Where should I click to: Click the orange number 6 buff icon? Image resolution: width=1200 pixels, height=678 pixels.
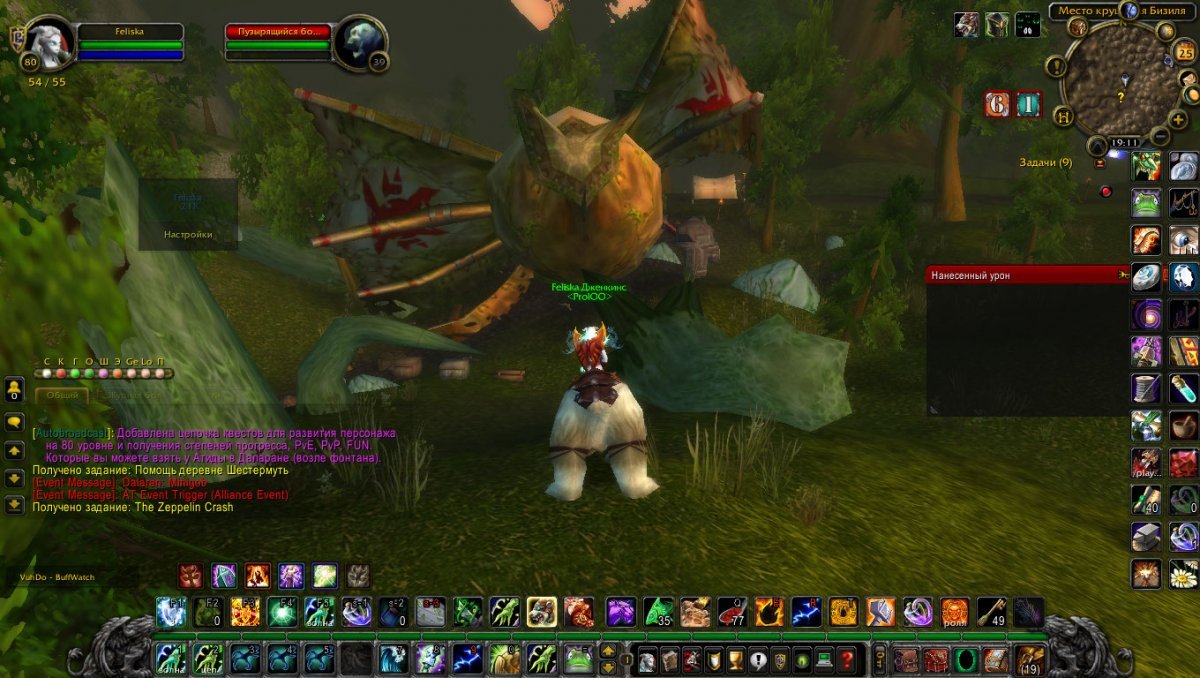coord(997,104)
